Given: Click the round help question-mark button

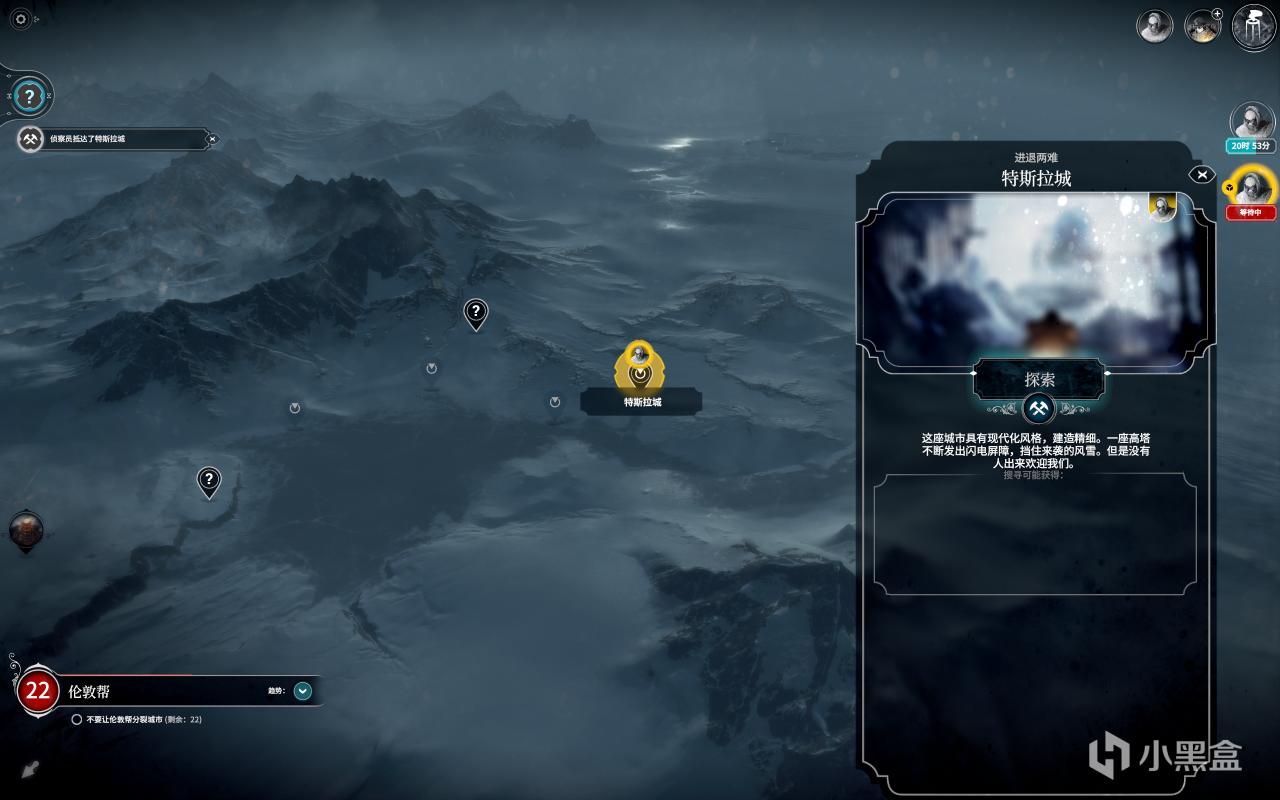Looking at the screenshot, I should tap(30, 97).
